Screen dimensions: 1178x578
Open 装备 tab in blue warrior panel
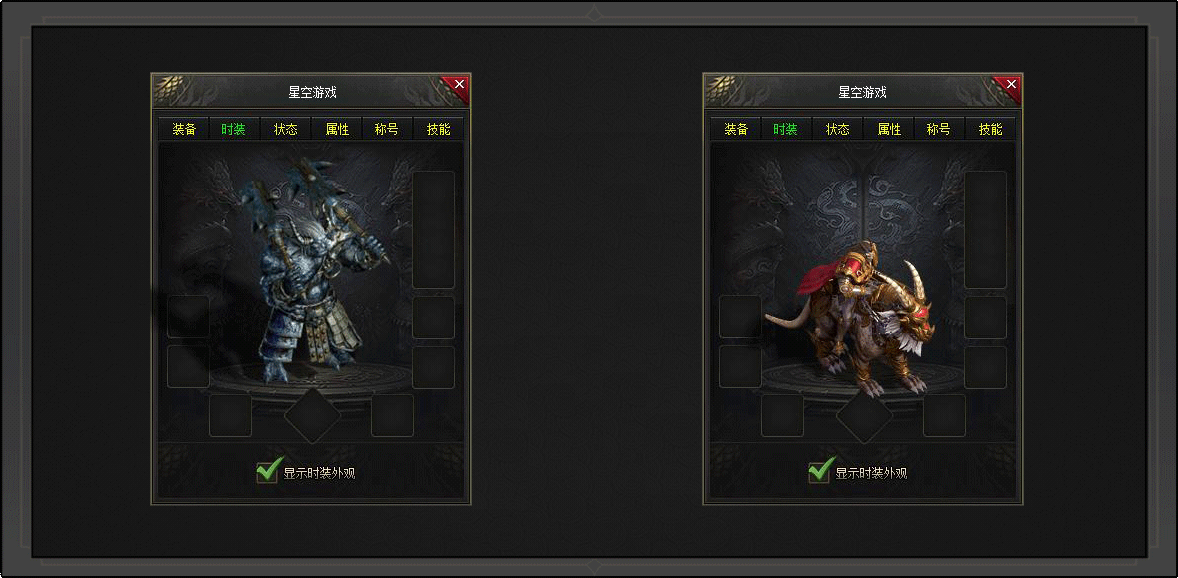(x=184, y=129)
